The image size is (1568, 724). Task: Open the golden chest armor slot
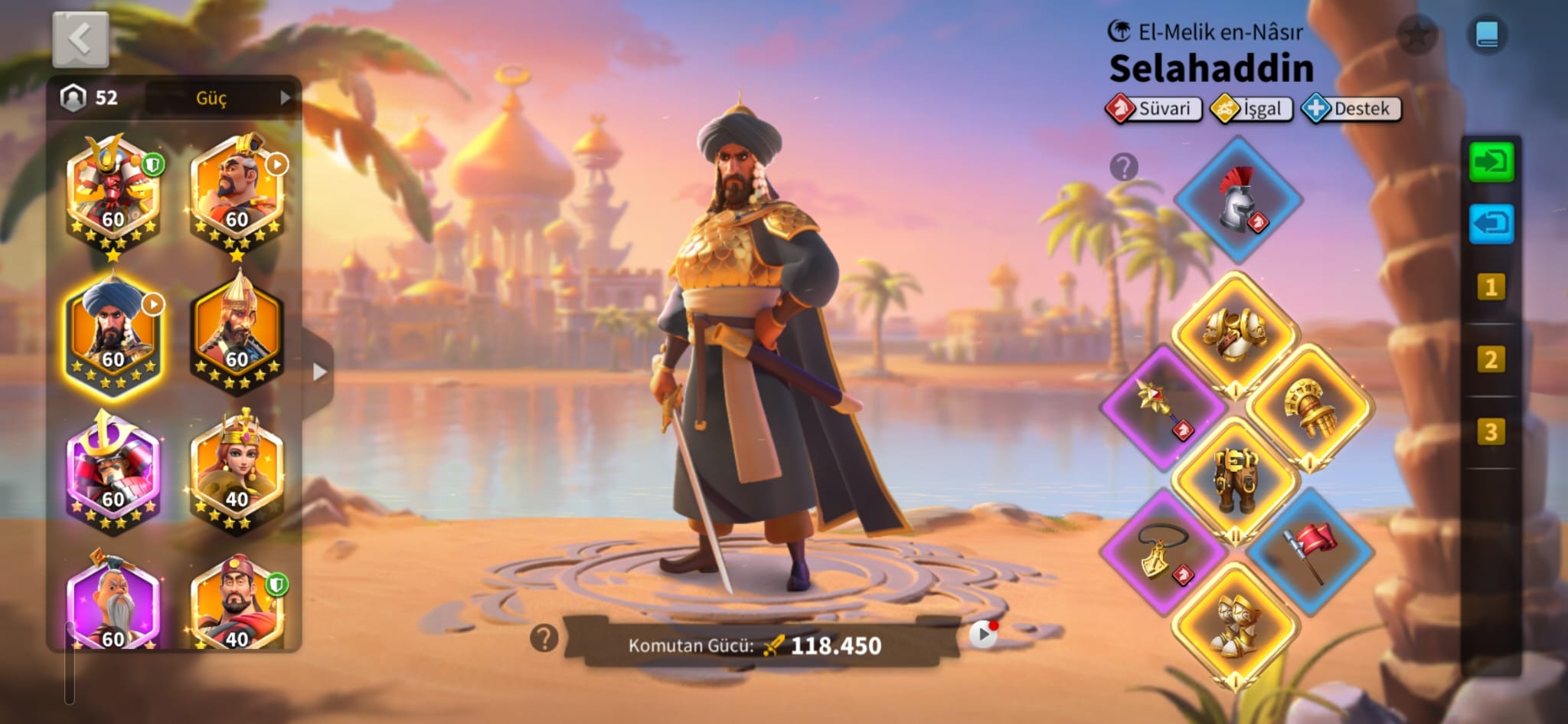[1234, 333]
